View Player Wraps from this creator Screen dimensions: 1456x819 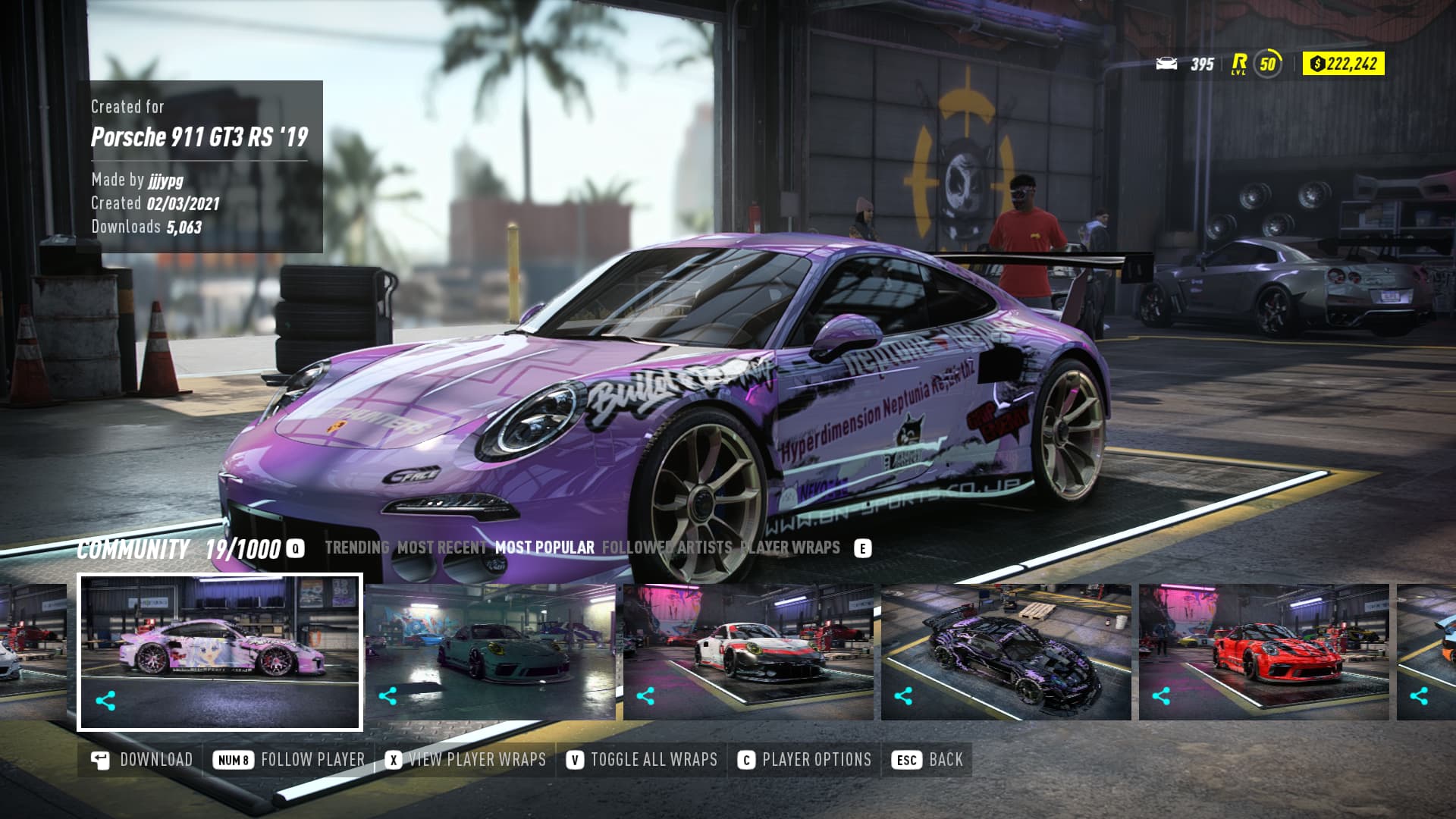pyautogui.click(x=466, y=760)
